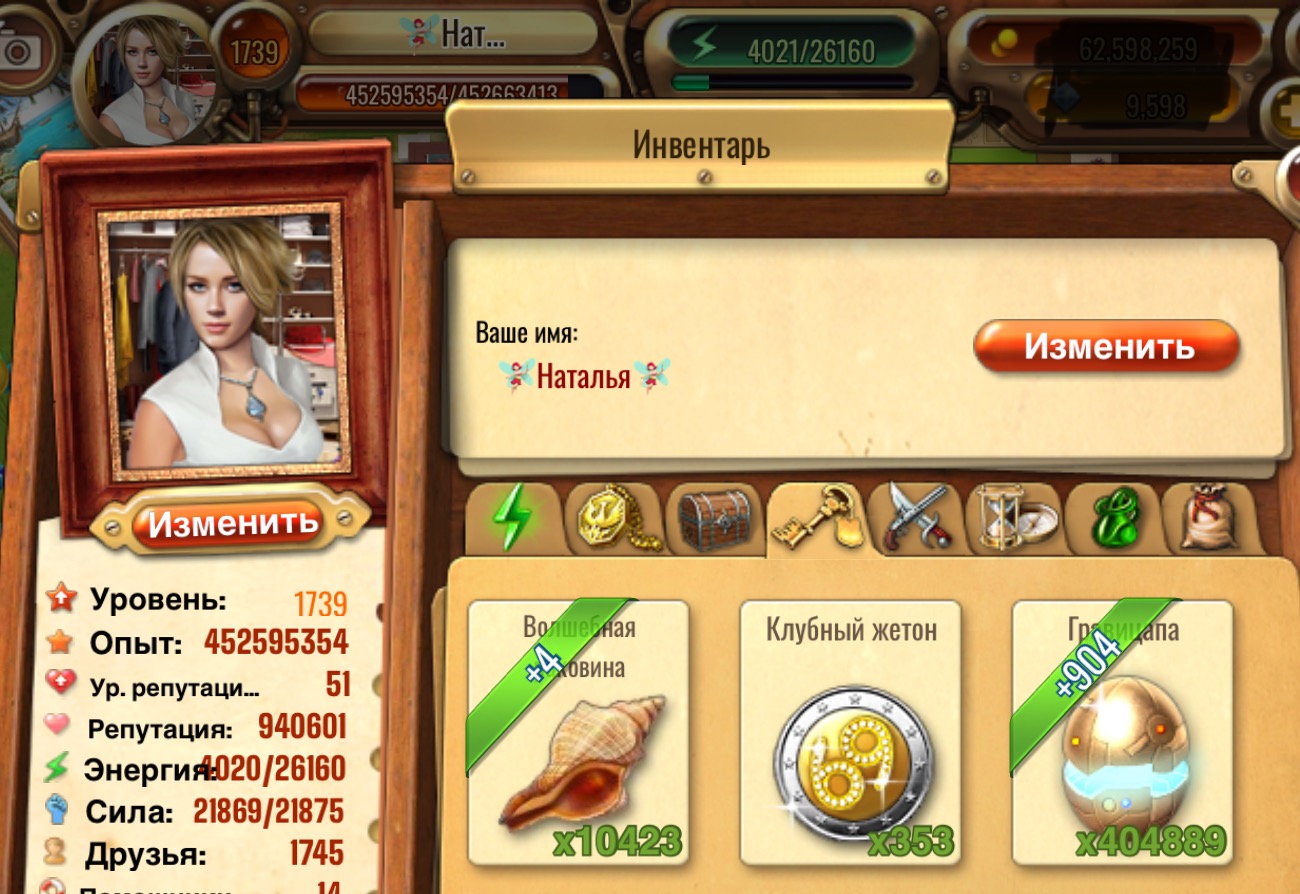This screenshot has width=1300, height=894.
Task: Click the large framed portrait picture
Action: pyautogui.click(x=223, y=341)
